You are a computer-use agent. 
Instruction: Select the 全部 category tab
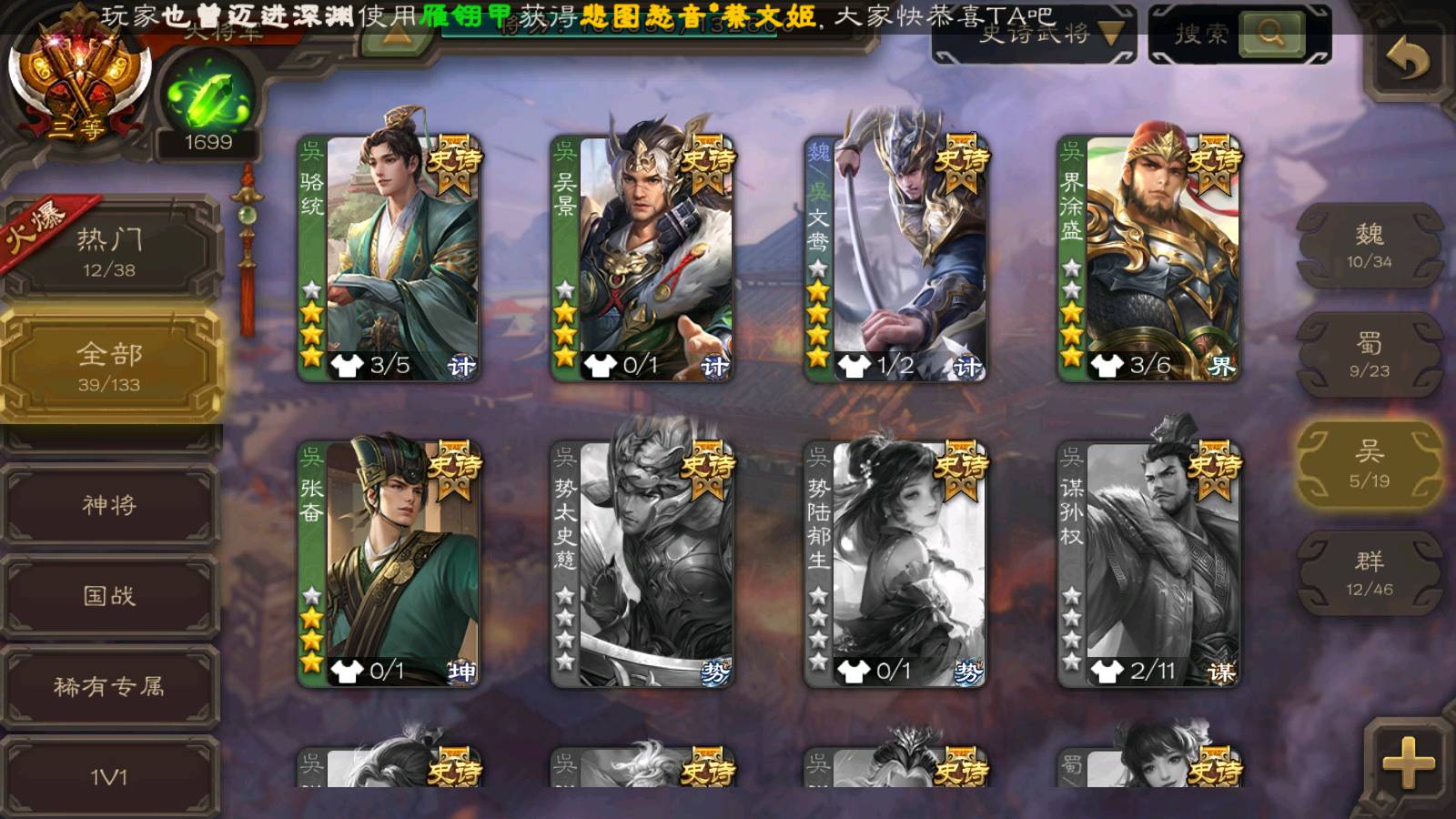pyautogui.click(x=109, y=366)
